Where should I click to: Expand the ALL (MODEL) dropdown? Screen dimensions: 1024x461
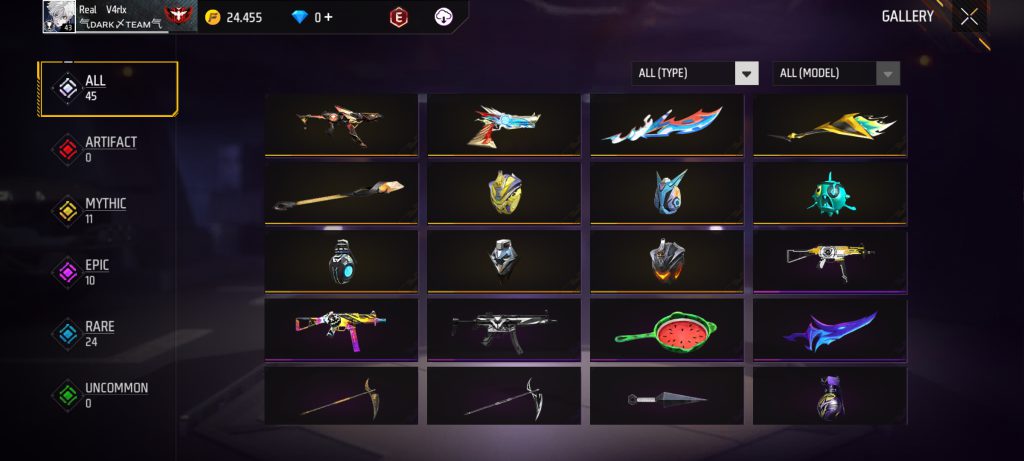(836, 73)
